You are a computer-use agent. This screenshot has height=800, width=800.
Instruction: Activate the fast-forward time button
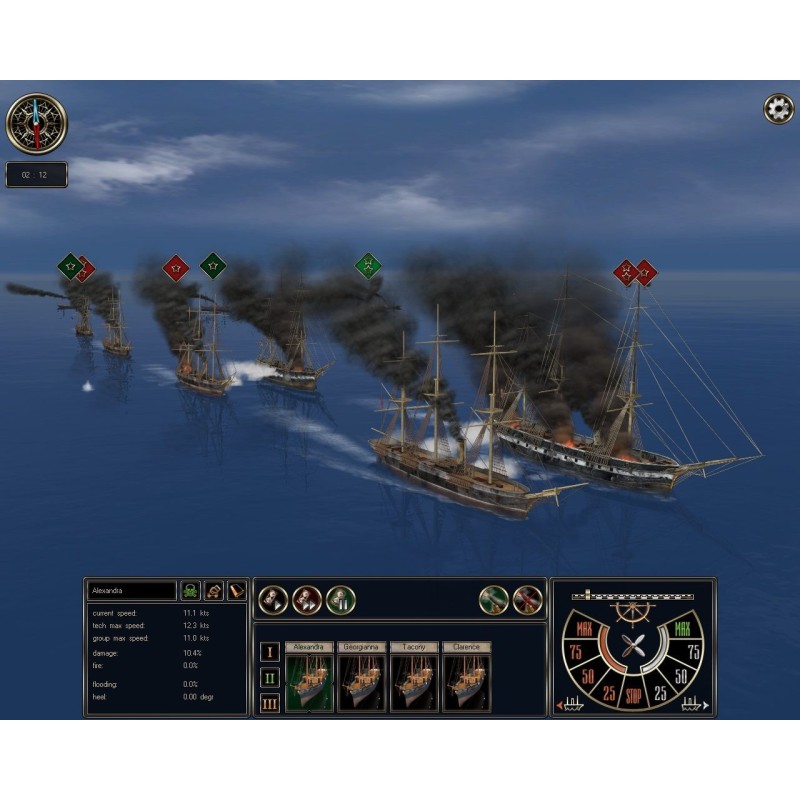(x=307, y=600)
